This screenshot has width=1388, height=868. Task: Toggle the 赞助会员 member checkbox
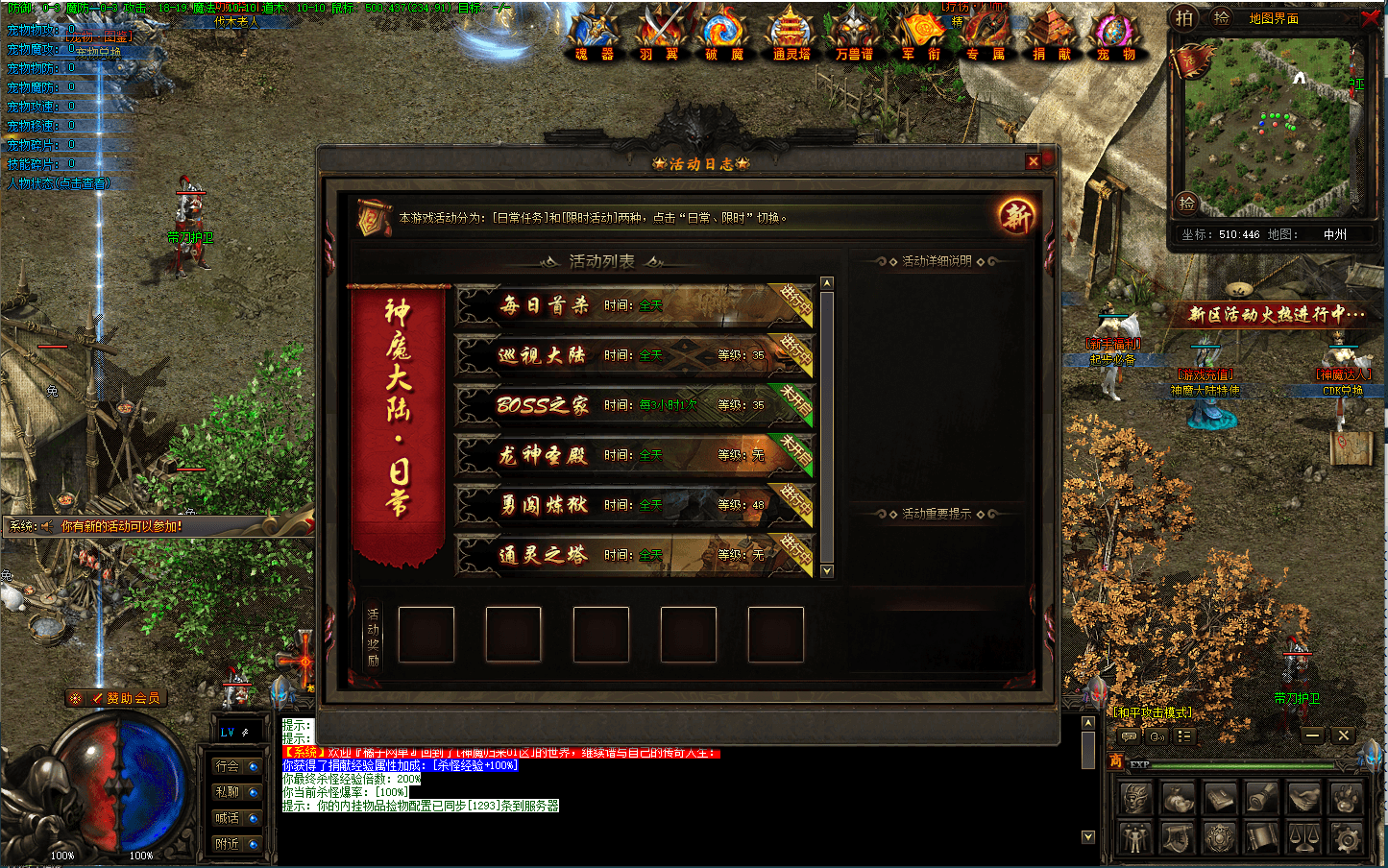(97, 699)
